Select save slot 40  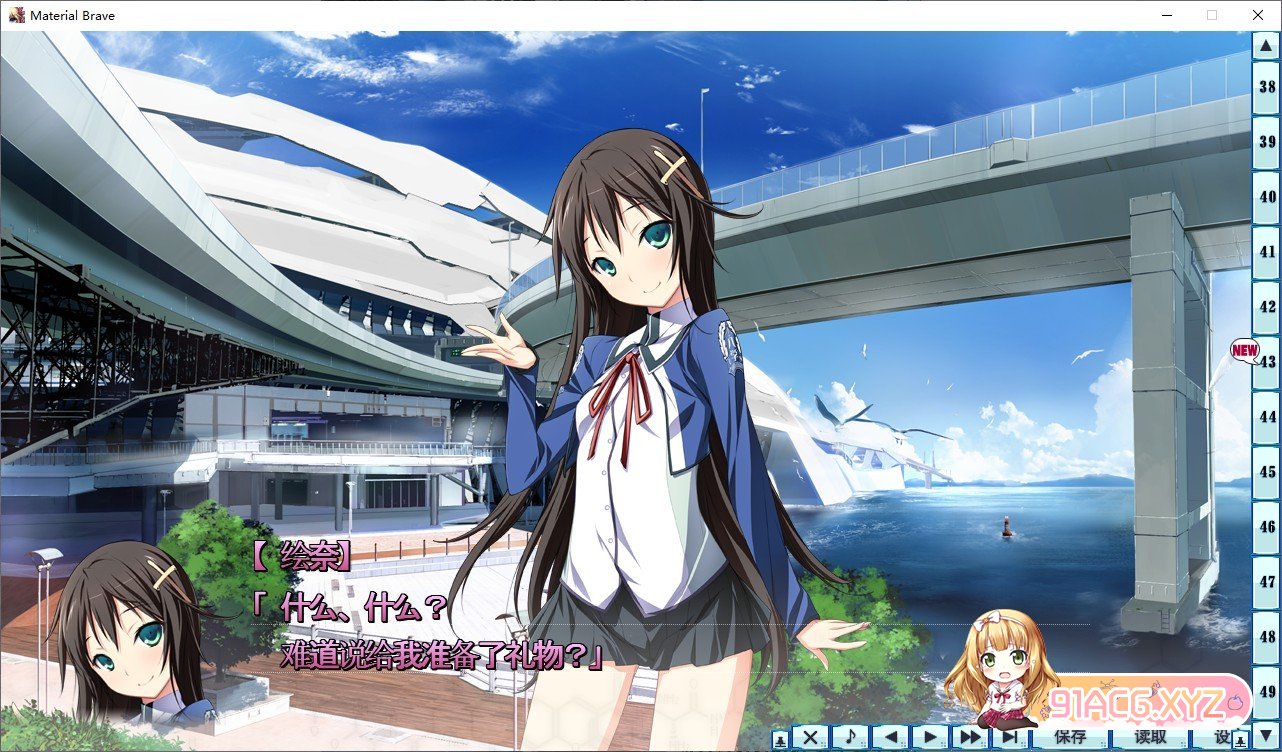click(1267, 197)
